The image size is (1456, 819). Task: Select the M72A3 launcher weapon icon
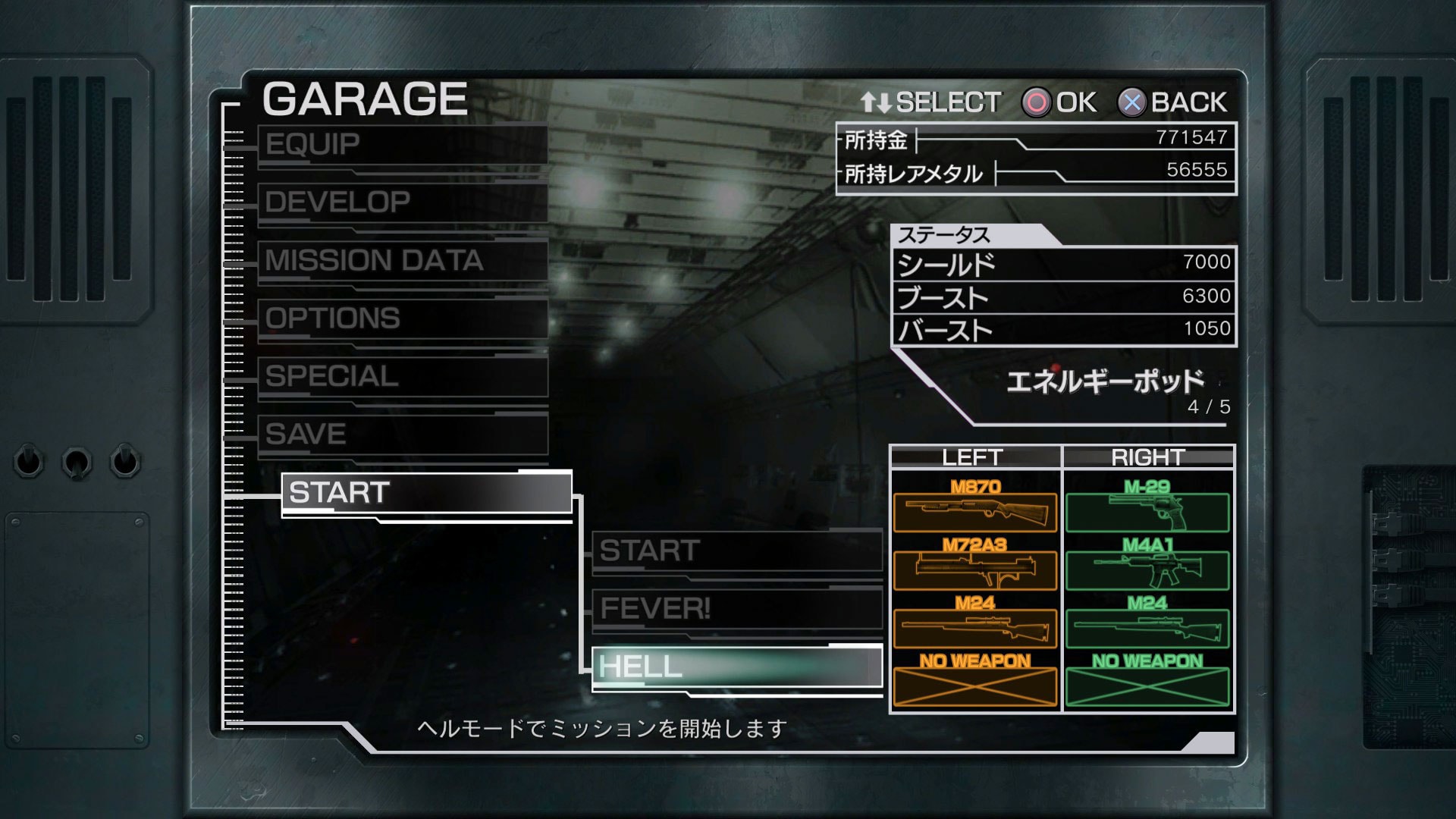[x=974, y=571]
